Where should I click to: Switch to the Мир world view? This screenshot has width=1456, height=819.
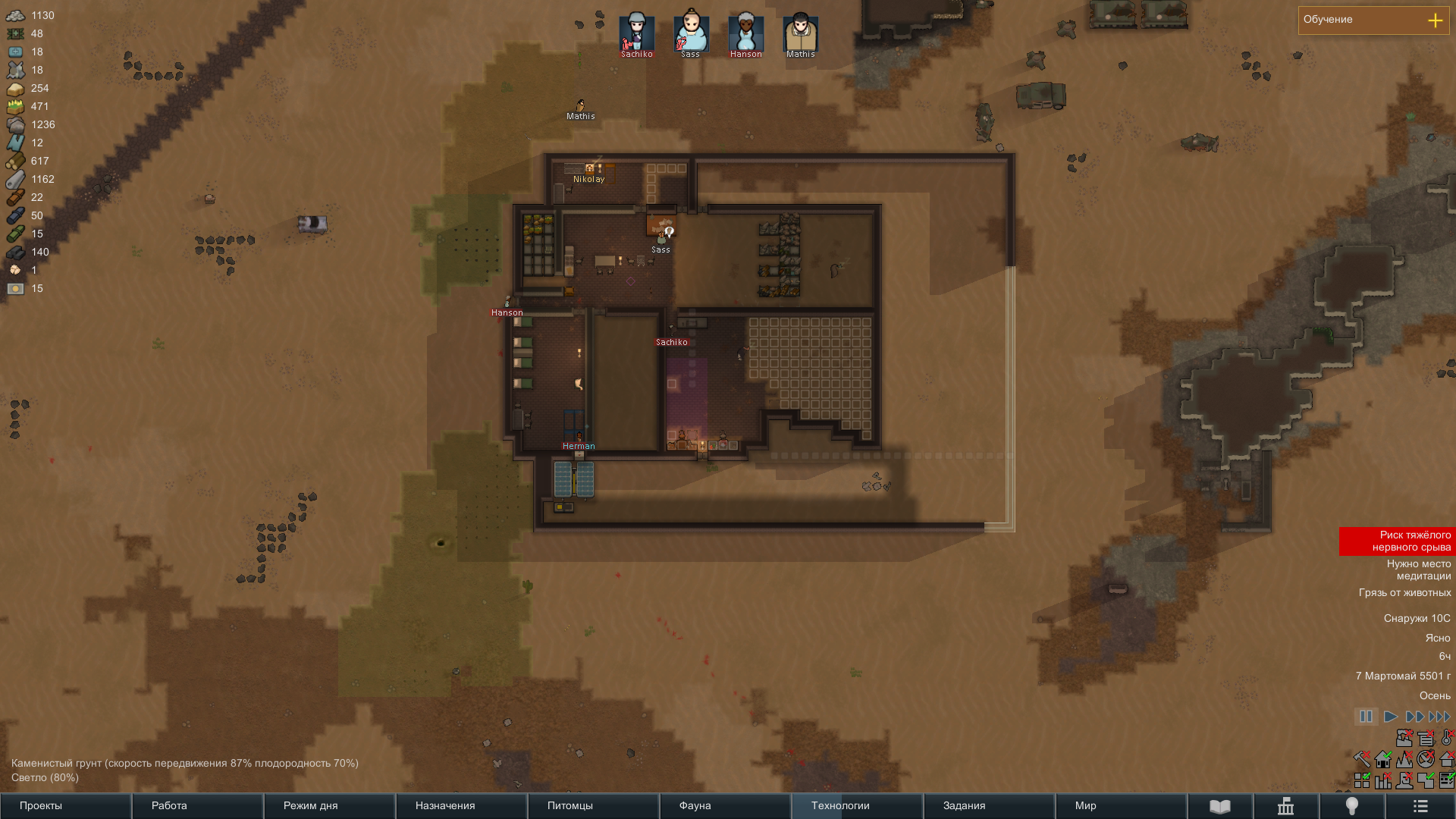pyautogui.click(x=1121, y=805)
